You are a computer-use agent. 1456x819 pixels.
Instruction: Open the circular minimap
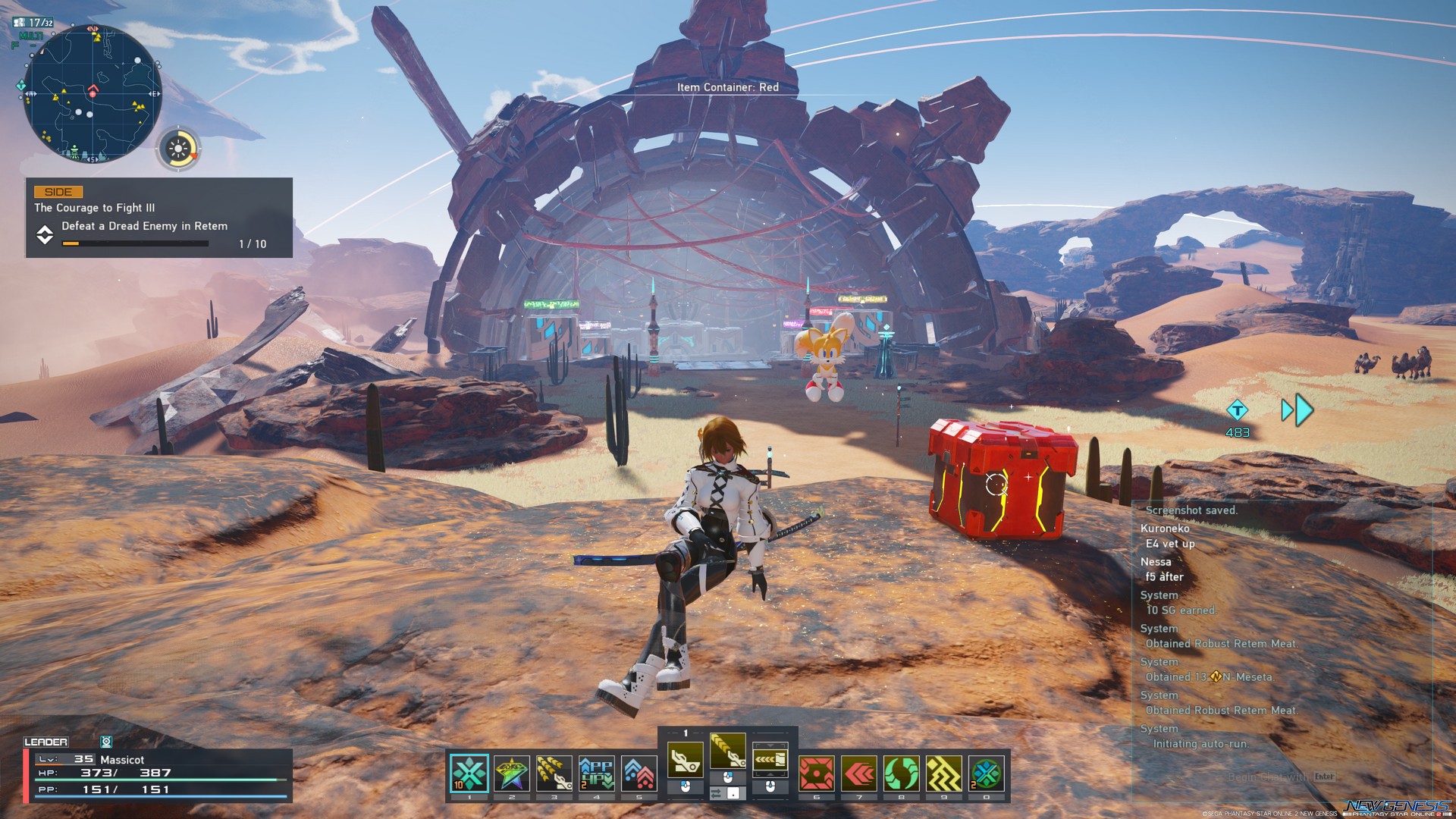[93, 93]
